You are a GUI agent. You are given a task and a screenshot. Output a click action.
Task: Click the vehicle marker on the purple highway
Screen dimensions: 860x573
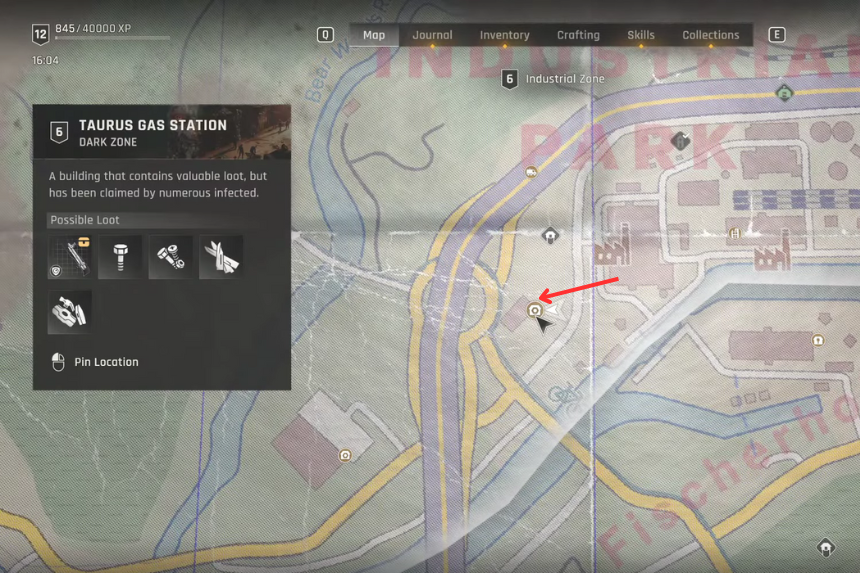click(529, 172)
